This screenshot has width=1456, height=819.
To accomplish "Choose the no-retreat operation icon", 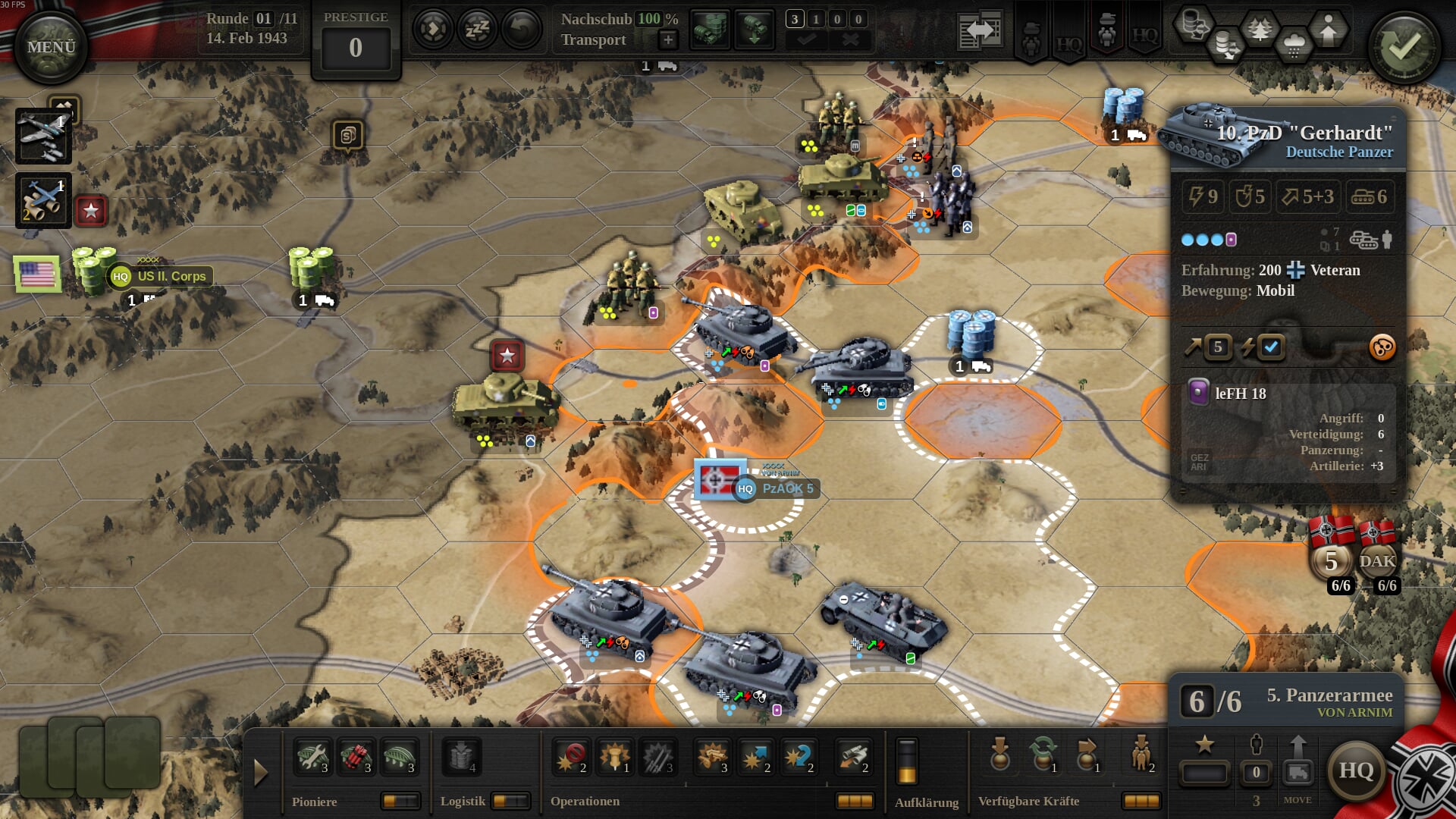I will tap(572, 757).
